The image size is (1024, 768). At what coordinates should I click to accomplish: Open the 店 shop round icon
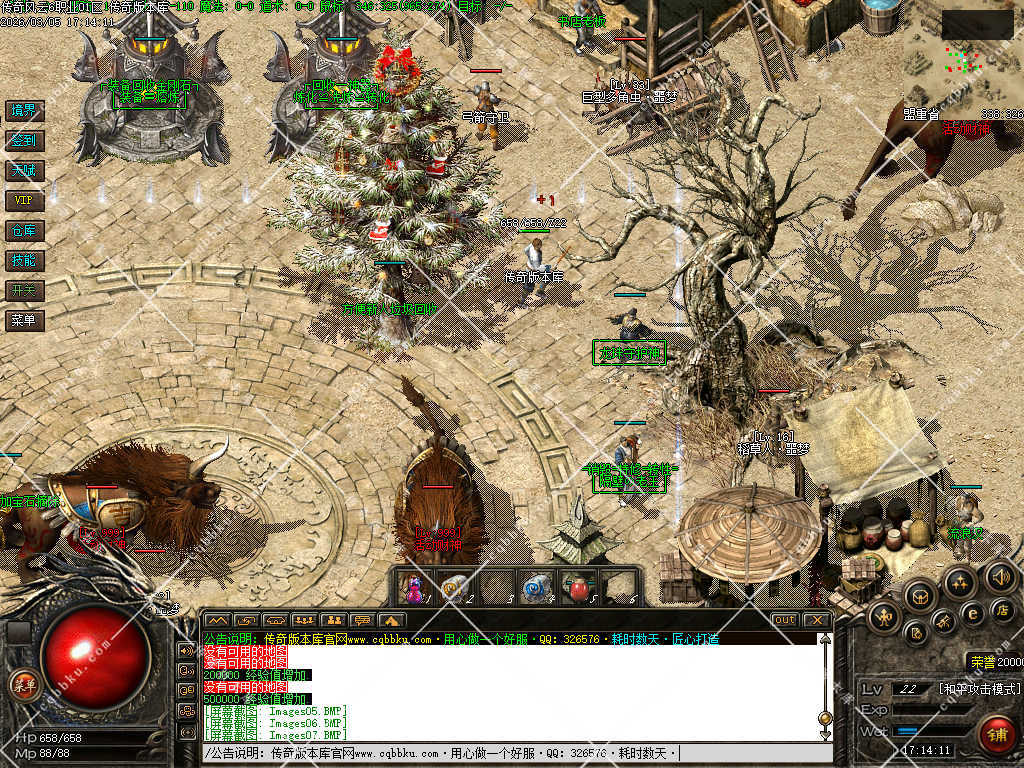coord(1001,609)
